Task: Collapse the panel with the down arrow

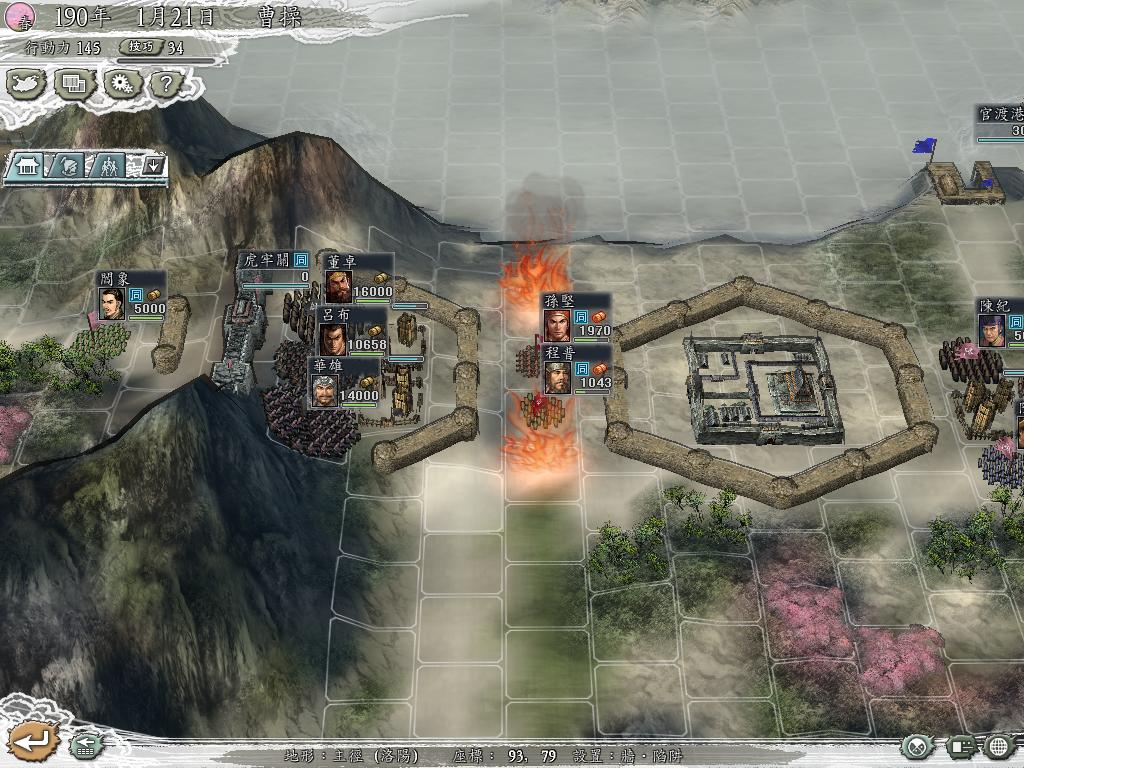Action: pos(153,166)
